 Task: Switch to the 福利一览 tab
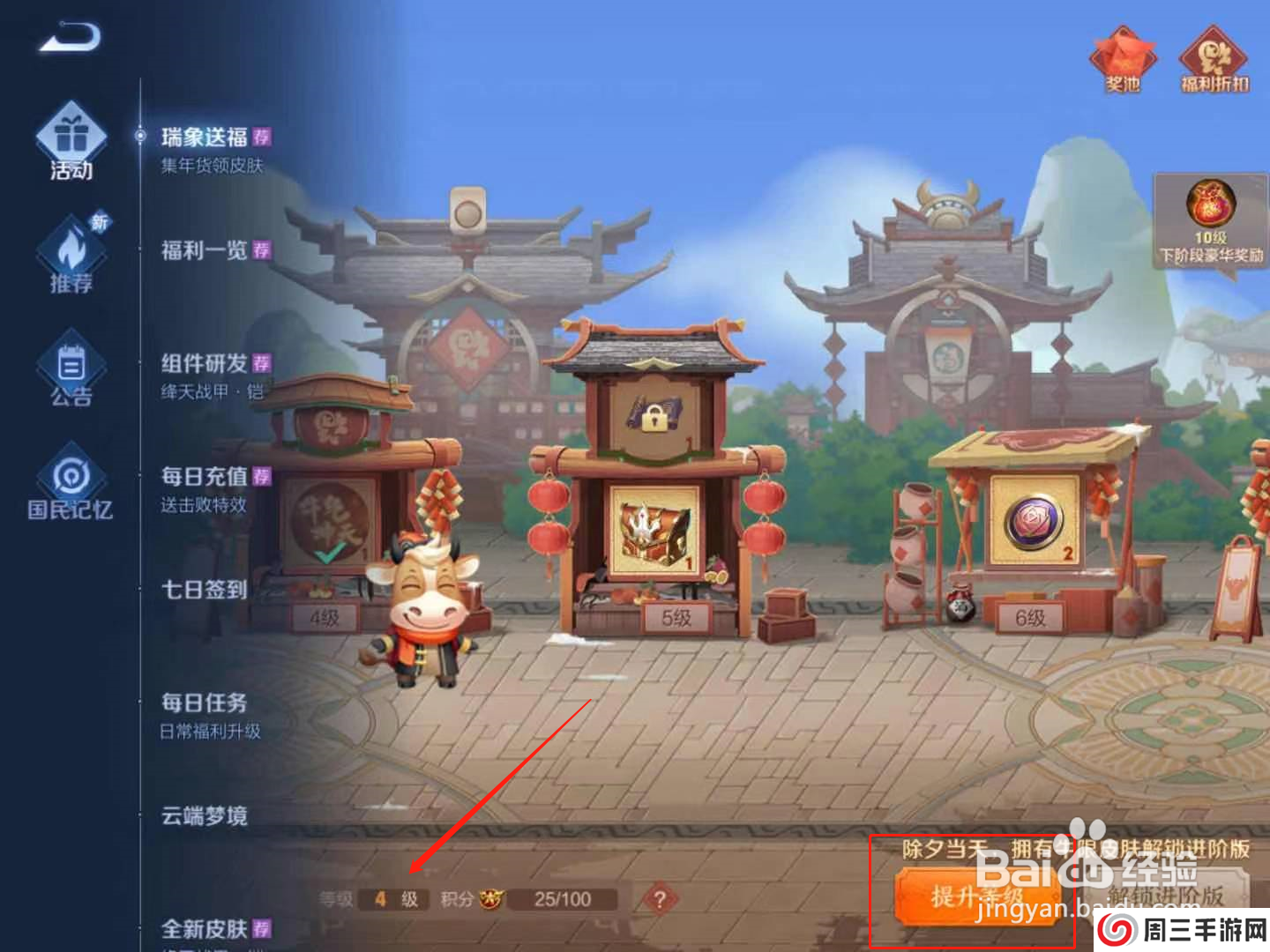(x=201, y=251)
